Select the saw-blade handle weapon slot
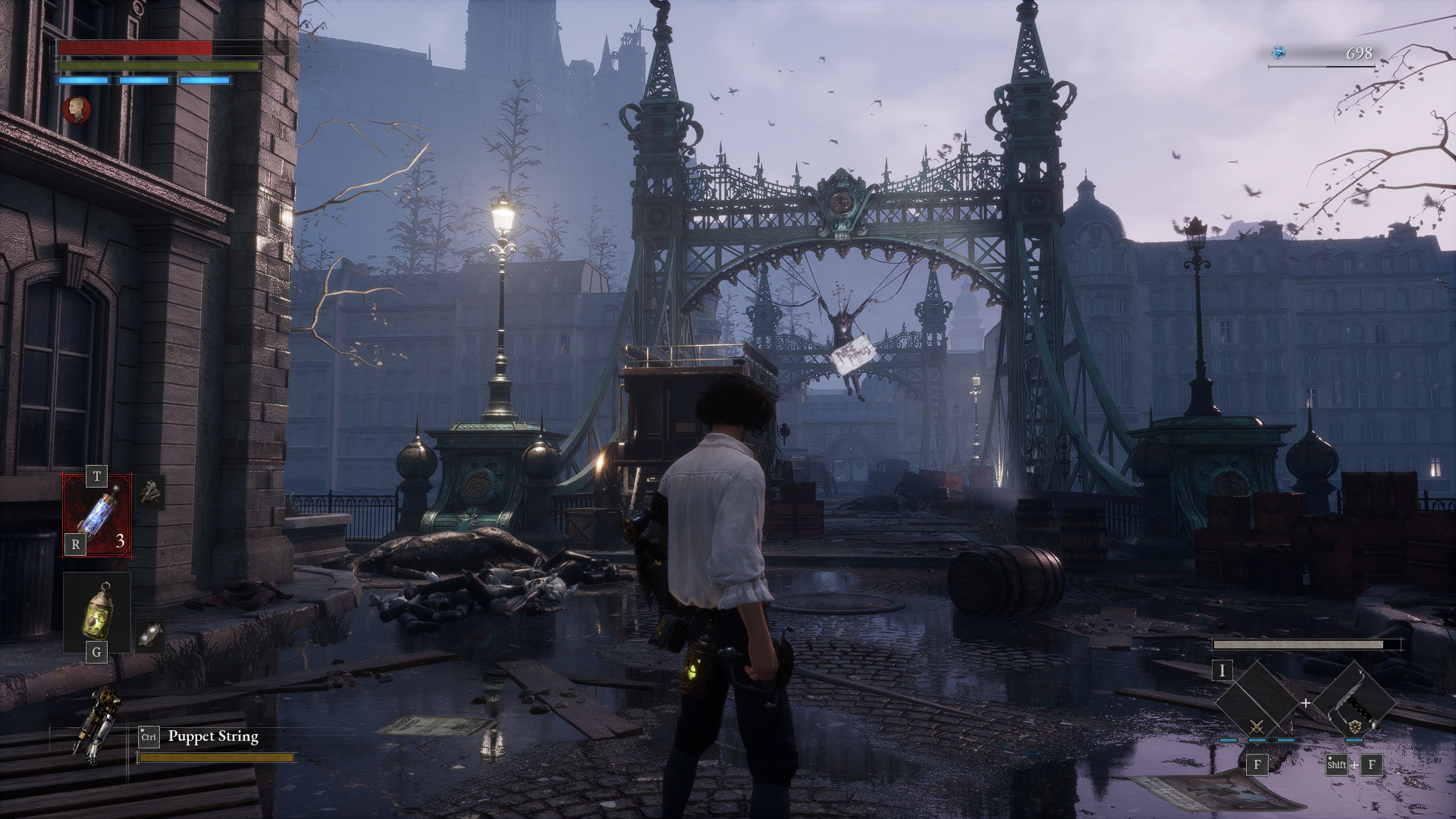Viewport: 1456px width, 819px height. [x=1355, y=704]
